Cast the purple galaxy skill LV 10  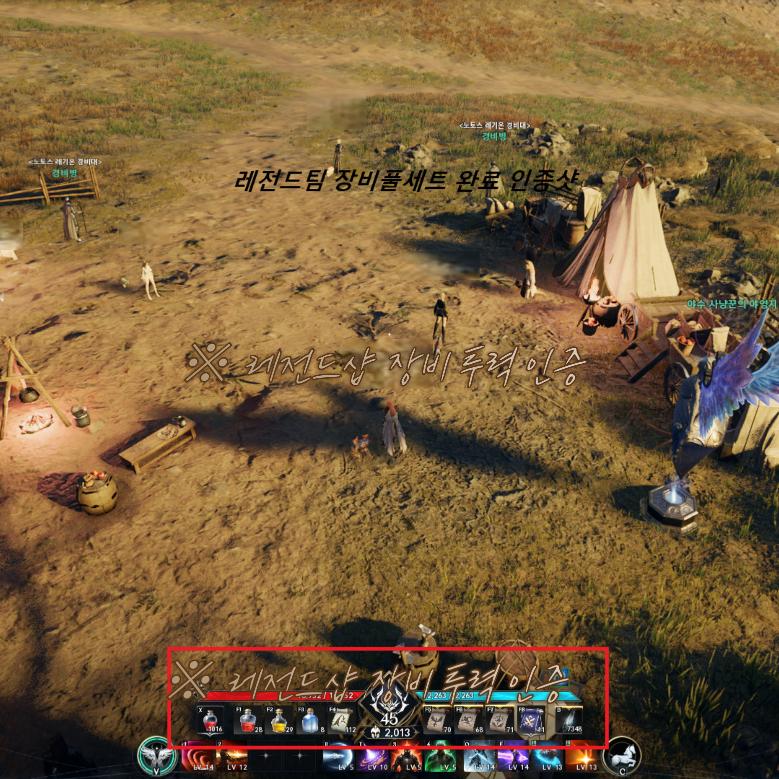373,759
